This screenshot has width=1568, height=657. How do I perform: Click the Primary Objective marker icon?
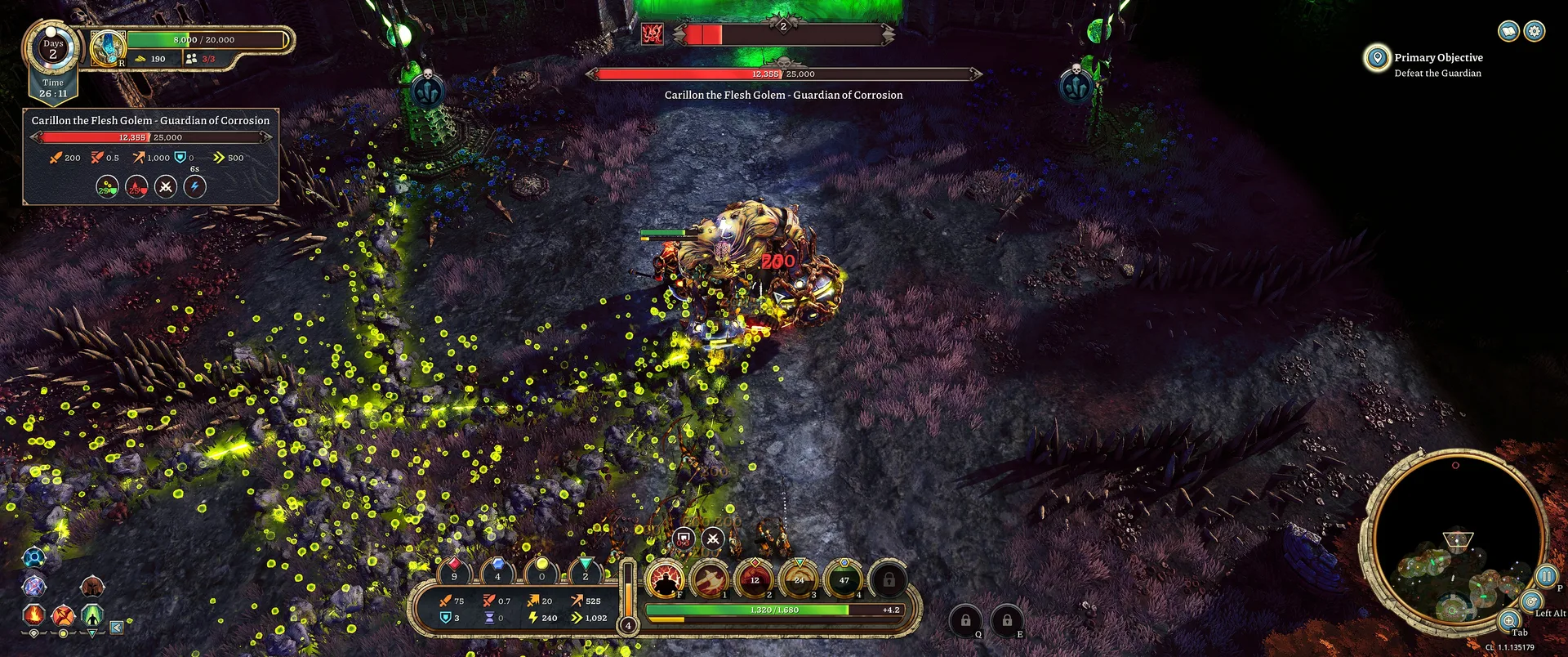click(1377, 58)
